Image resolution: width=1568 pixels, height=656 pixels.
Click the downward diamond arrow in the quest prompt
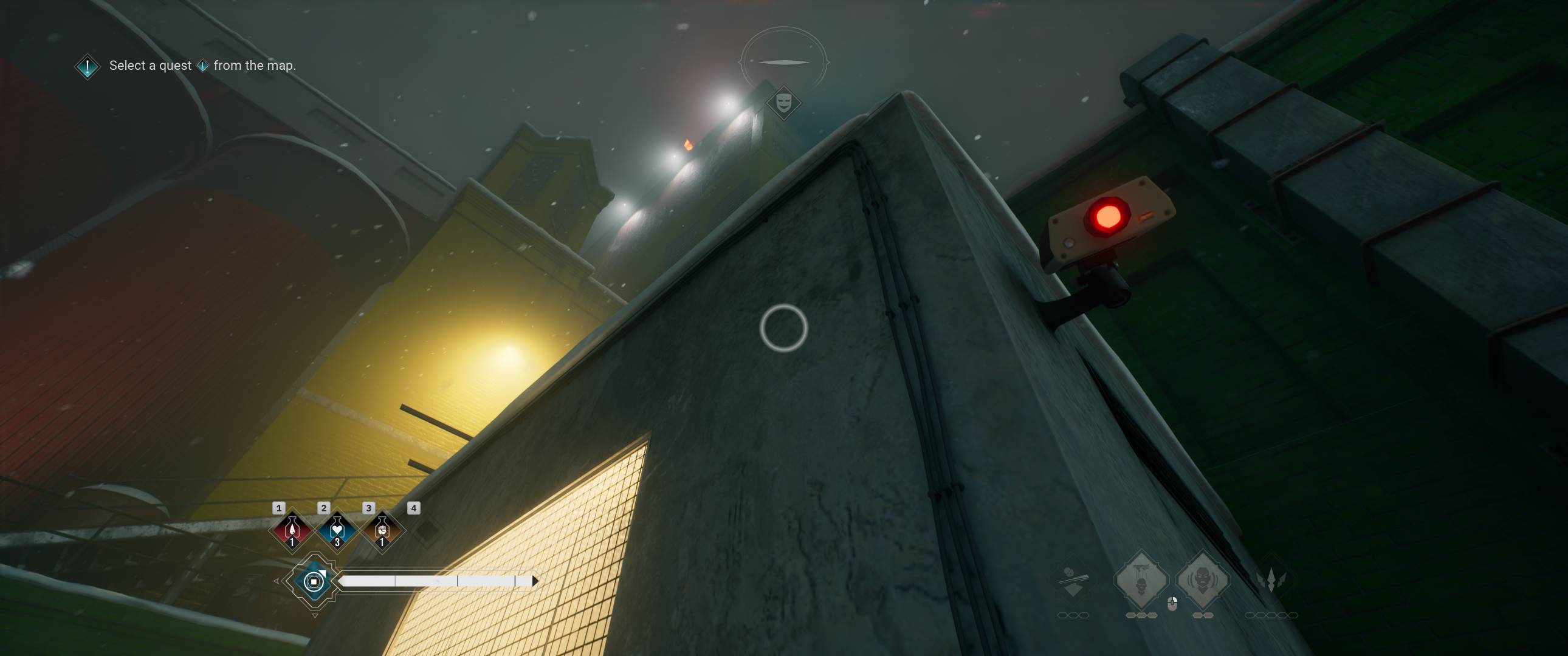pyautogui.click(x=204, y=66)
